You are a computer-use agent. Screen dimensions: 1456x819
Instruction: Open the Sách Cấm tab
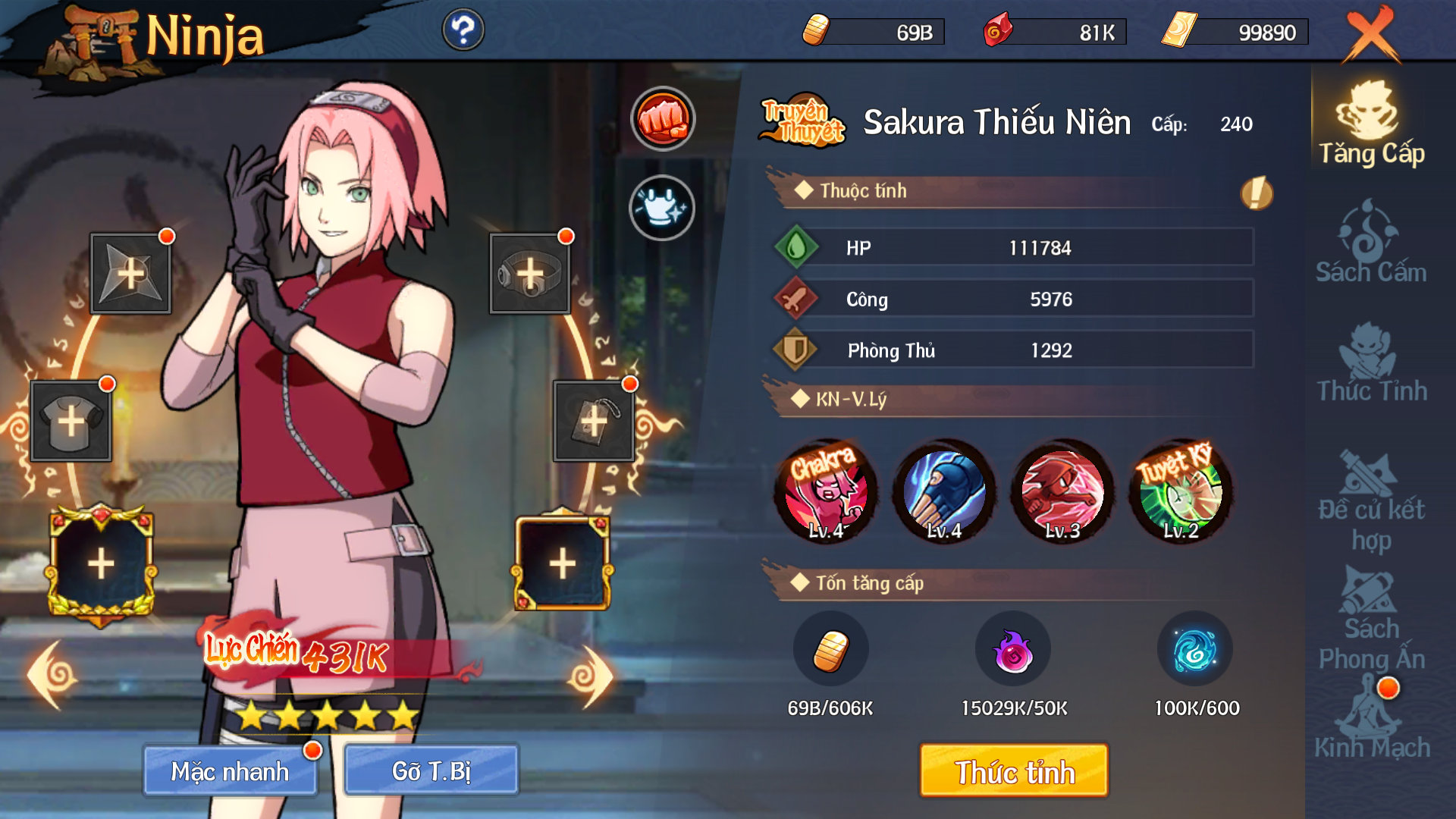[1371, 243]
